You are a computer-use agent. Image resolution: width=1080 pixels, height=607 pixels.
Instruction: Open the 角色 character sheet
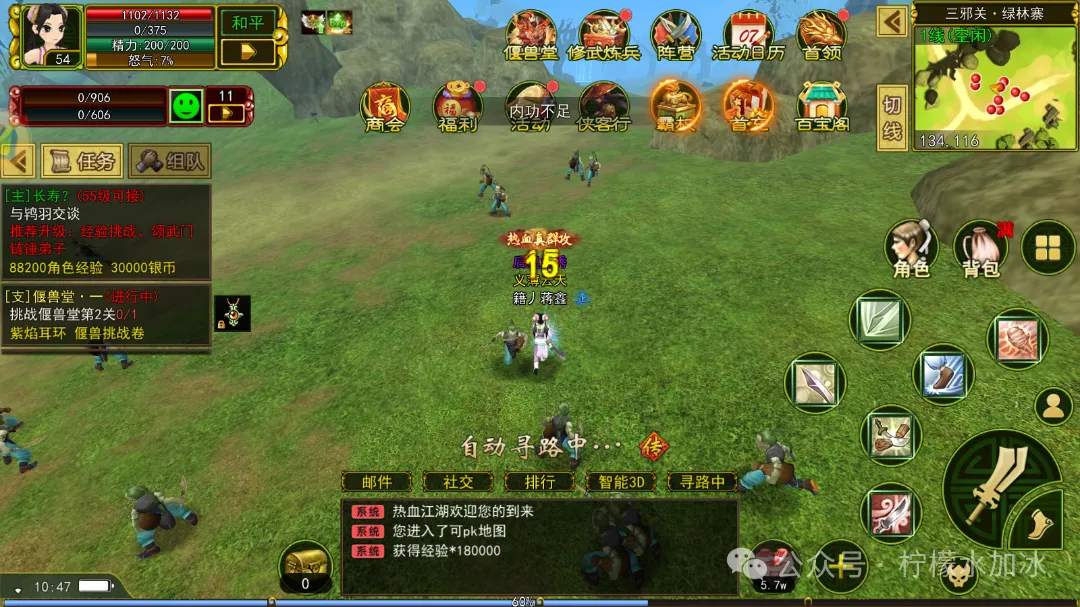coord(911,248)
